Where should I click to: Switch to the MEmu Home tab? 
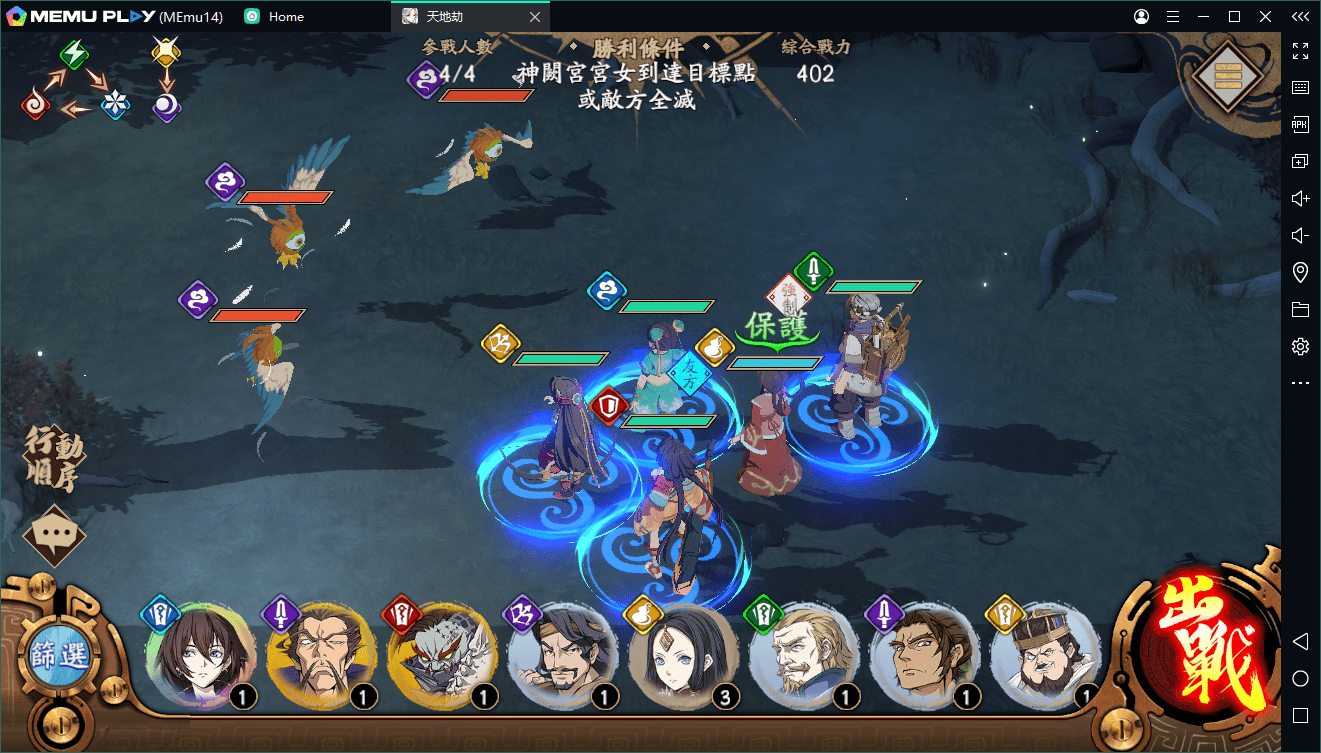click(285, 17)
